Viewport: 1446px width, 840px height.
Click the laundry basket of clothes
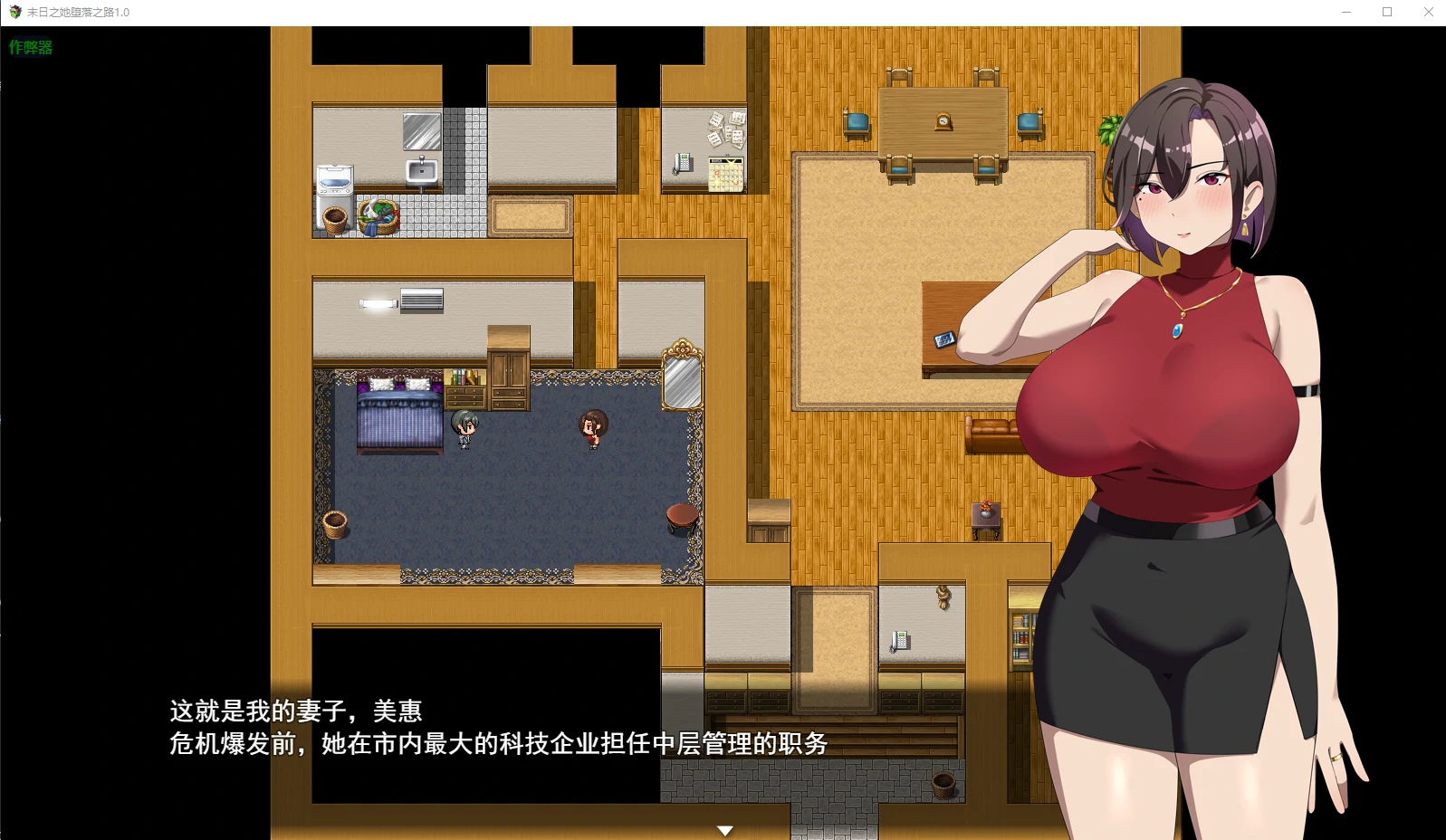[x=376, y=217]
